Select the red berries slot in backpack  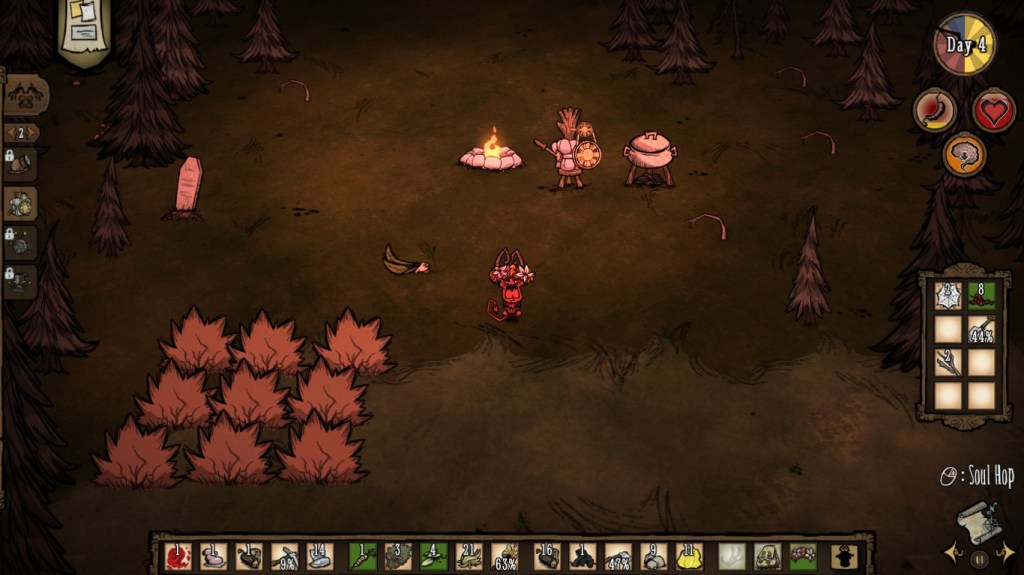(x=981, y=296)
